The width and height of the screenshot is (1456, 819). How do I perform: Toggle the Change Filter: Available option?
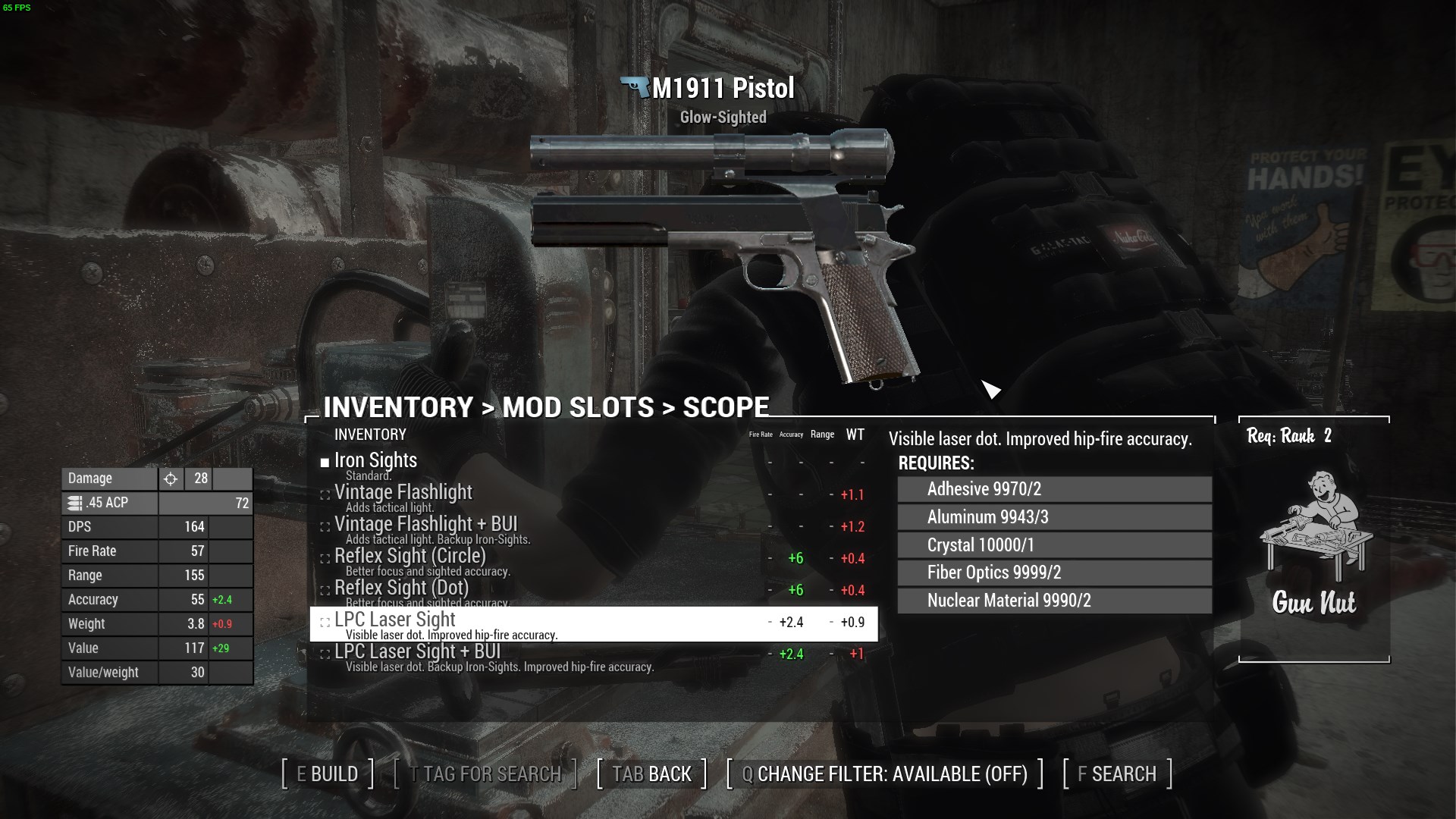885,773
